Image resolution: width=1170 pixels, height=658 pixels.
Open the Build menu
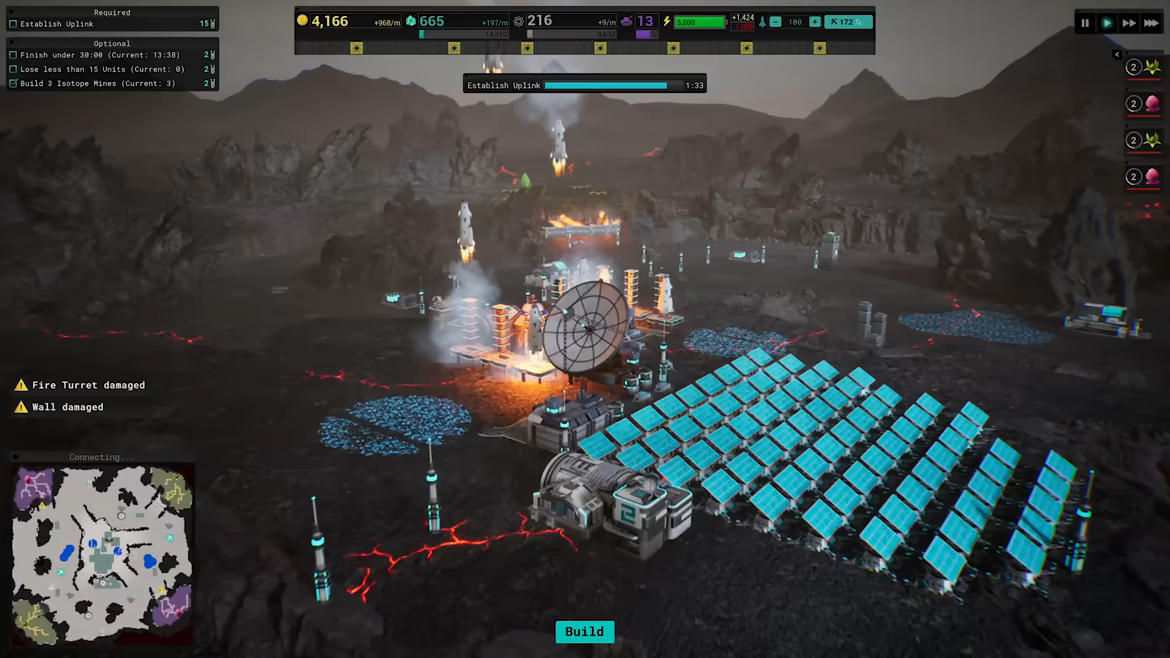(584, 632)
